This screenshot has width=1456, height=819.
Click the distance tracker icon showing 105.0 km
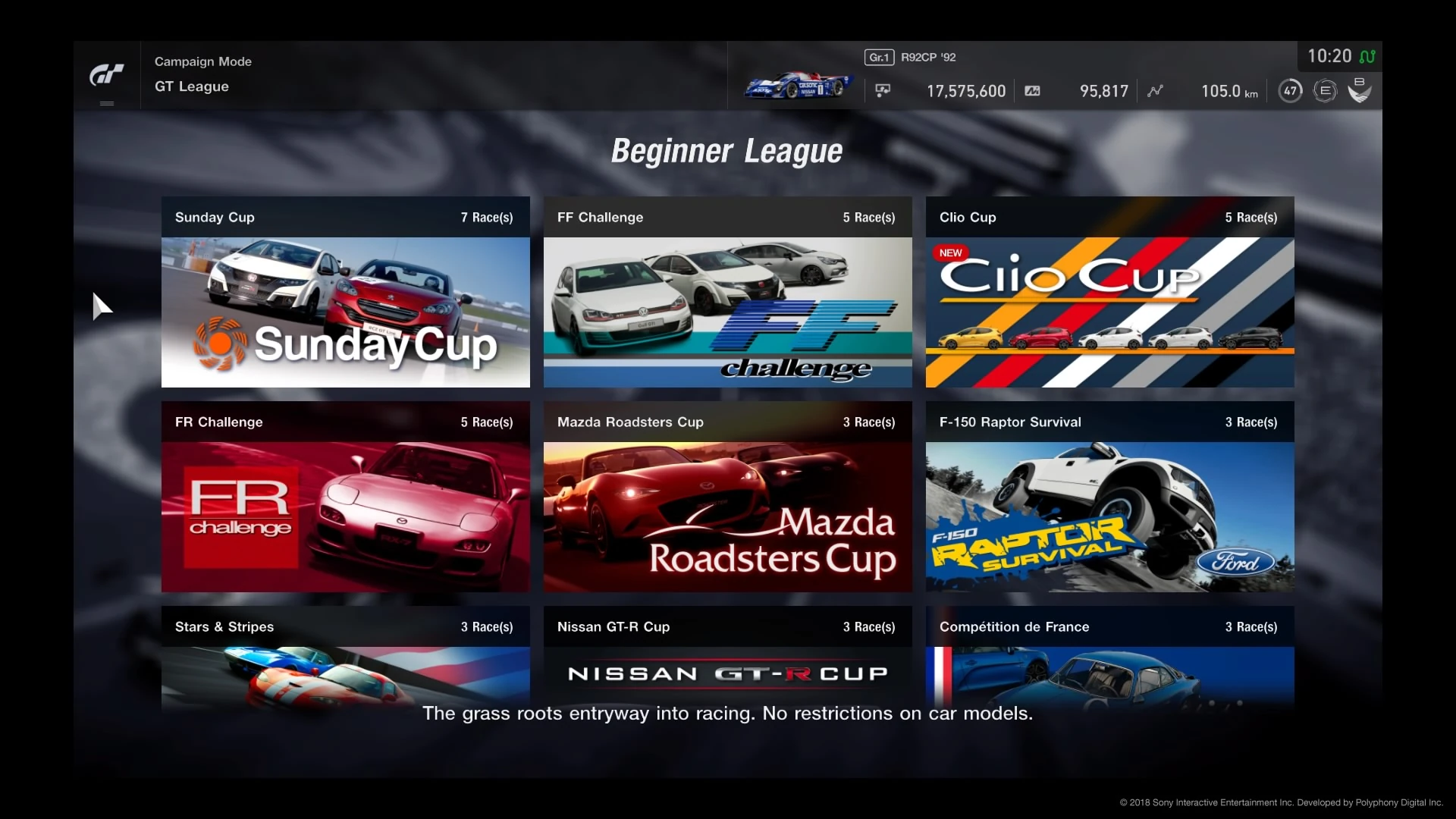1155,90
